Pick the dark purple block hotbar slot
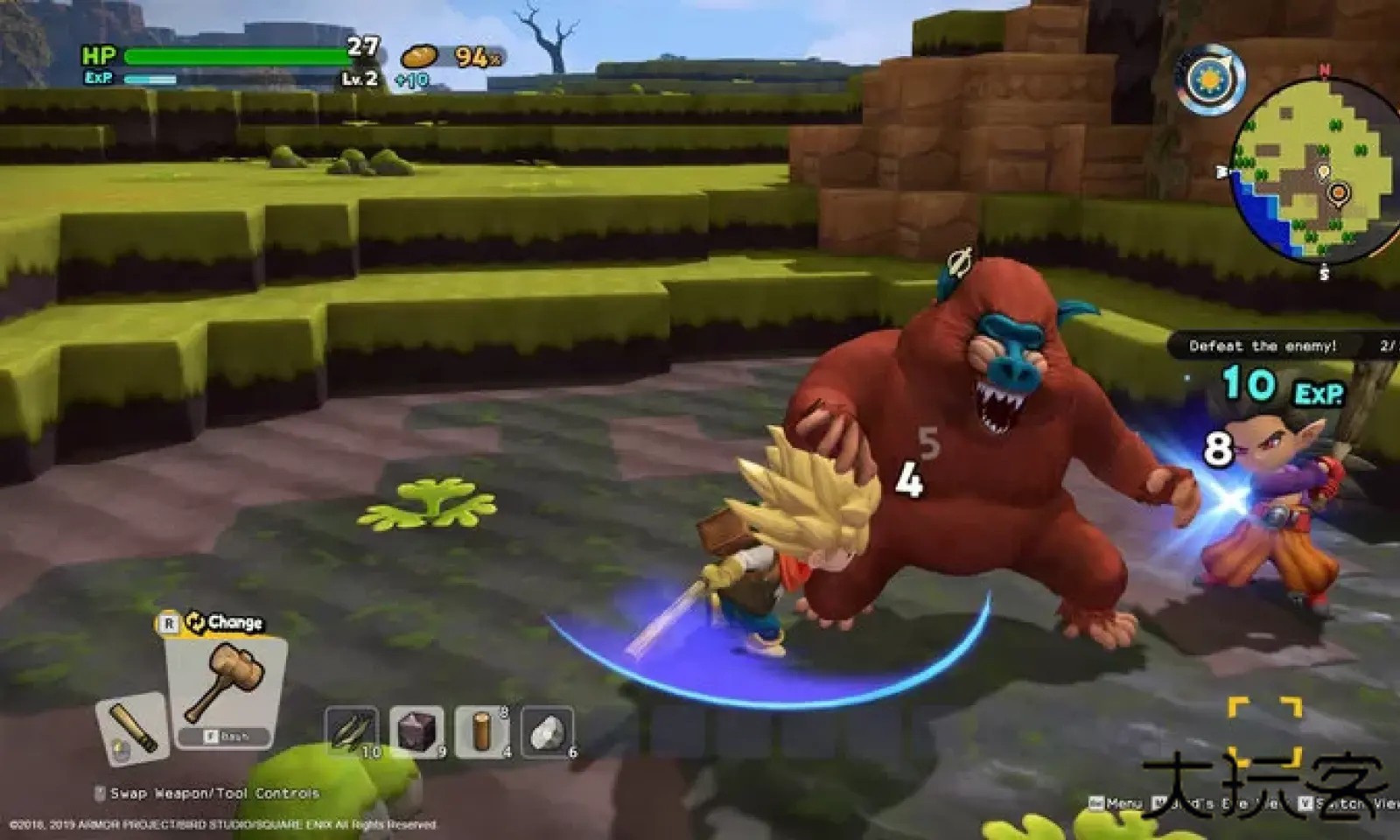Screen dimensions: 1400x840 click(x=416, y=731)
